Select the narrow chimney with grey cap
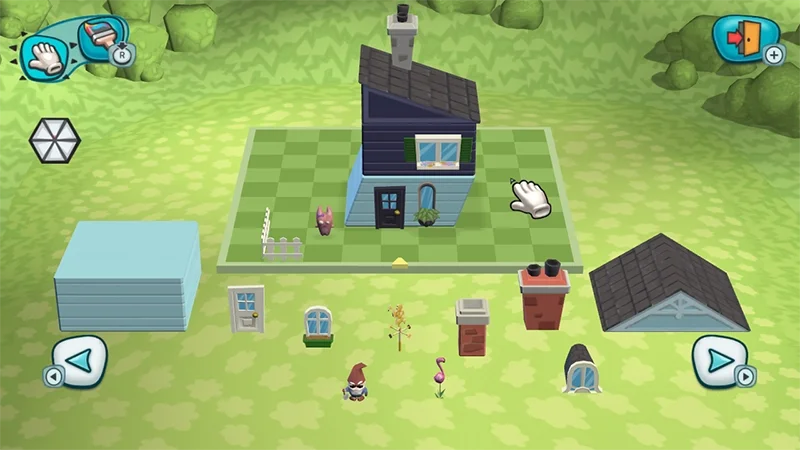 pos(472,327)
